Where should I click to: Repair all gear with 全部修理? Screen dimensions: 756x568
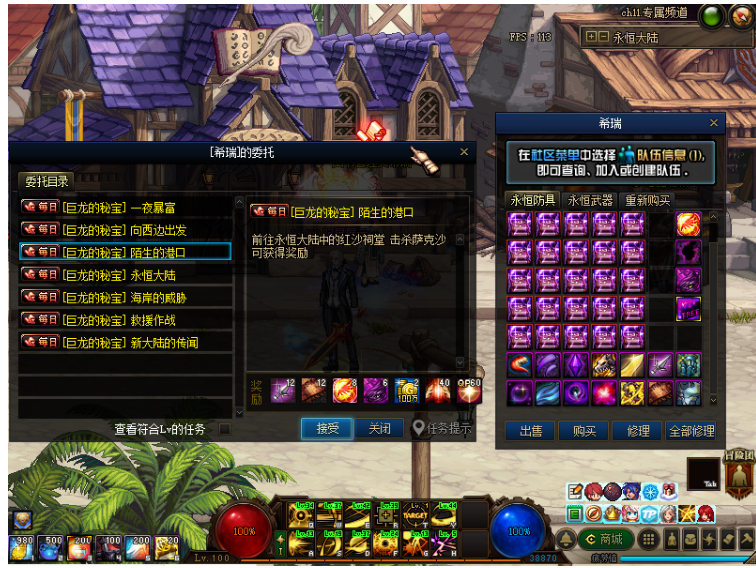coord(690,431)
